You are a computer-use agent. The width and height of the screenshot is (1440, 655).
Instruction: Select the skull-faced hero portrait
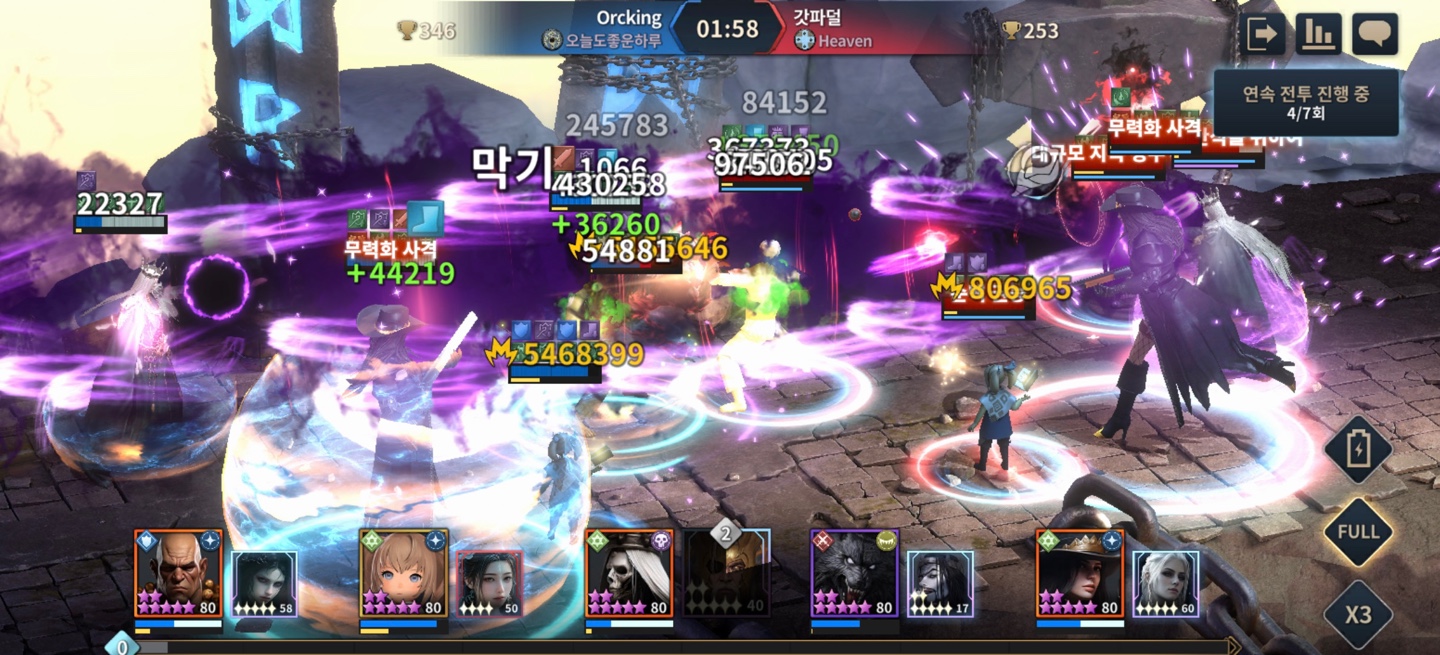[x=630, y=573]
